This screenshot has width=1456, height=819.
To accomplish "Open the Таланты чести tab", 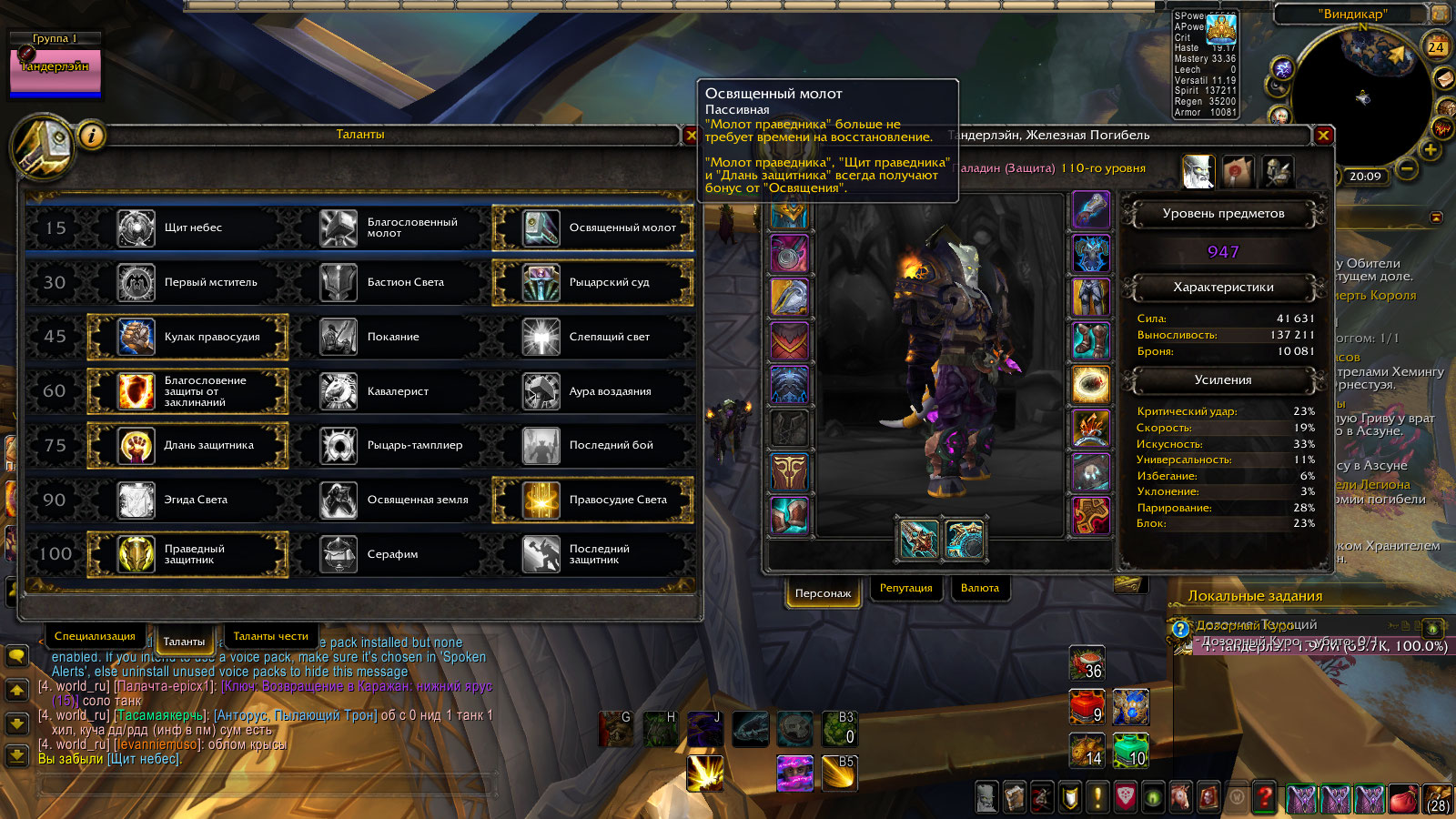I will 270,637.
